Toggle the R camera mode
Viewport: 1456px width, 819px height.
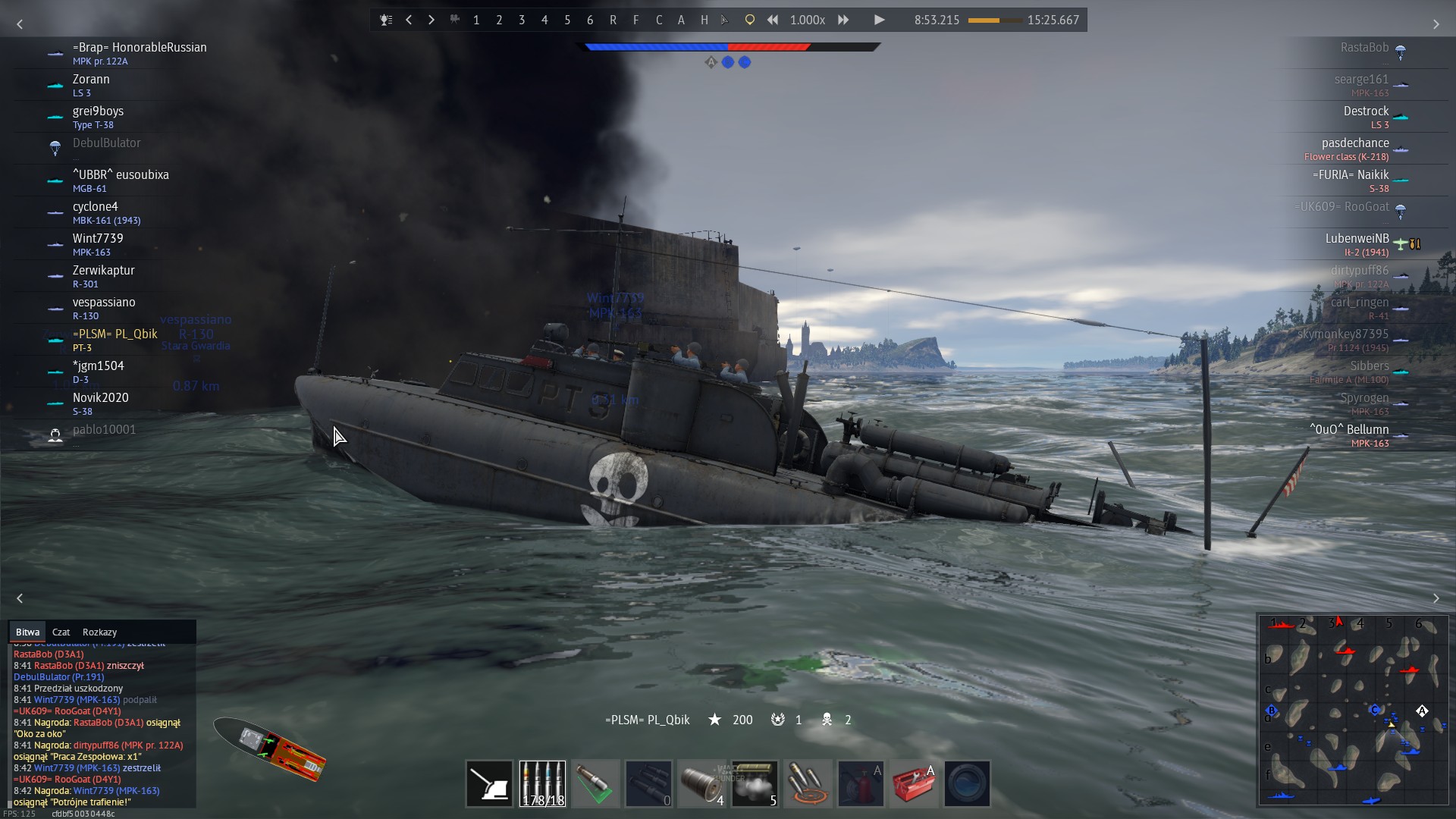pos(613,20)
